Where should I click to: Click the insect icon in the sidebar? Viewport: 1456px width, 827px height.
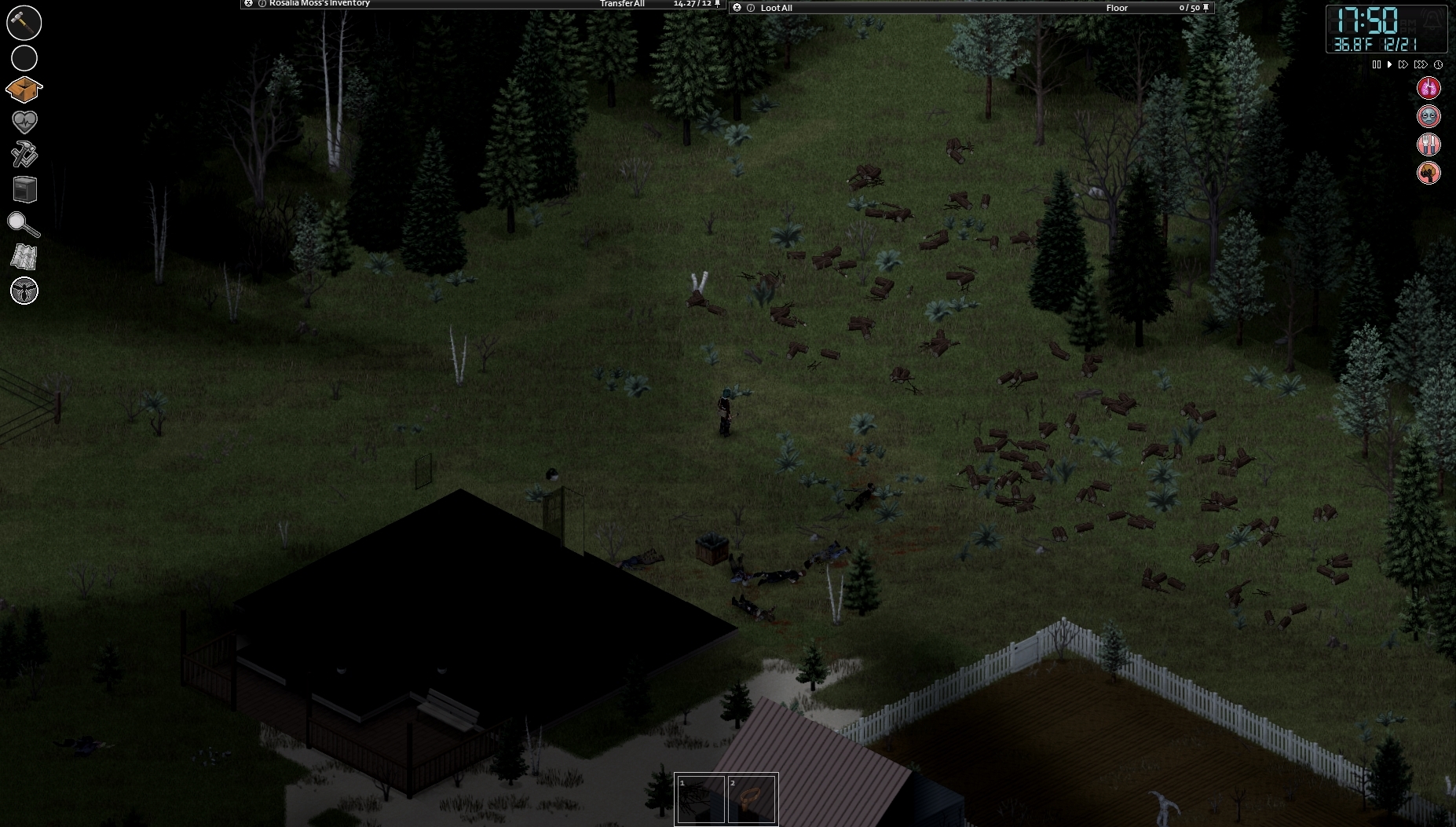[24, 291]
